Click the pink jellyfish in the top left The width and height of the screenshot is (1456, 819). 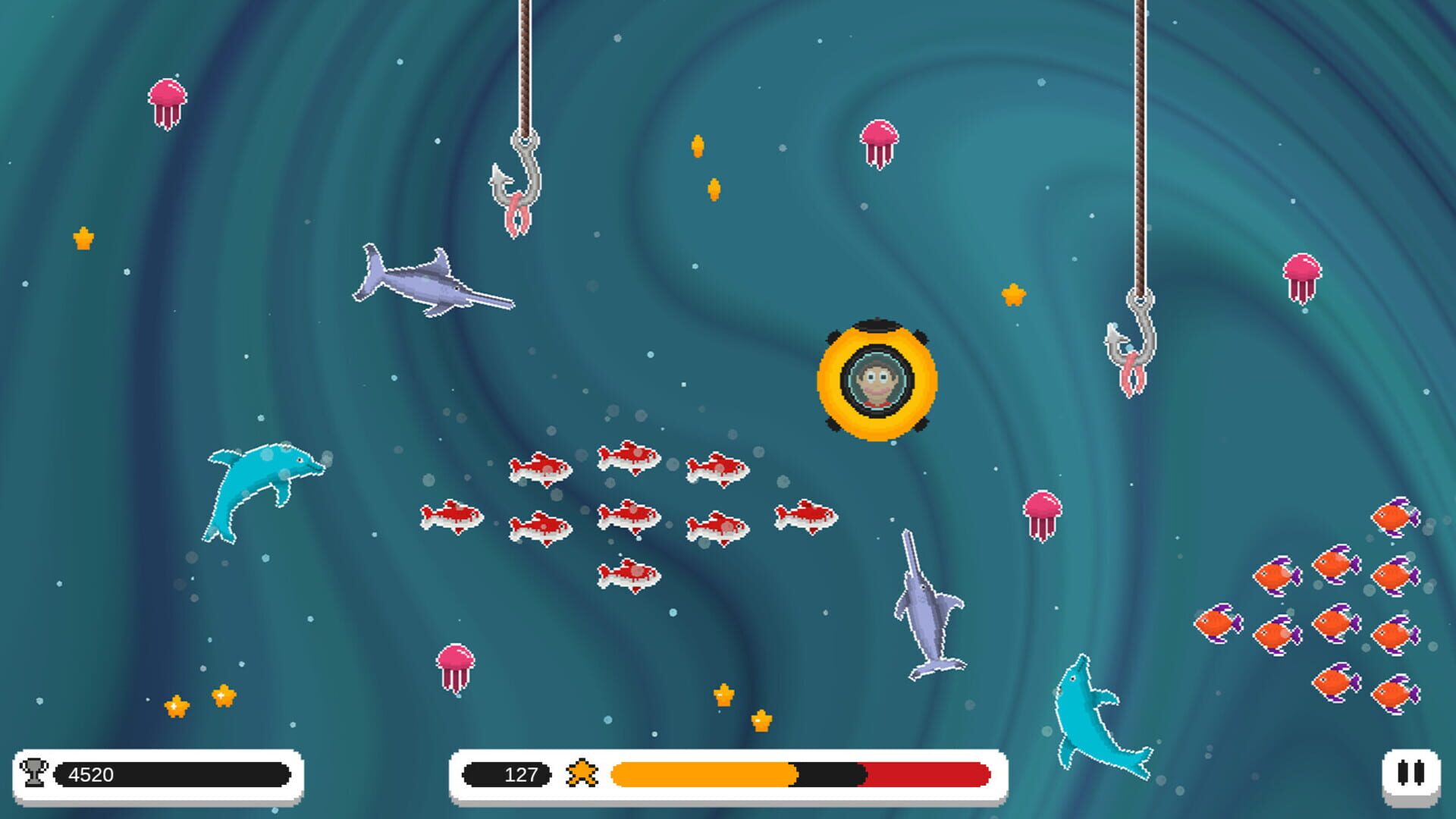pyautogui.click(x=168, y=99)
